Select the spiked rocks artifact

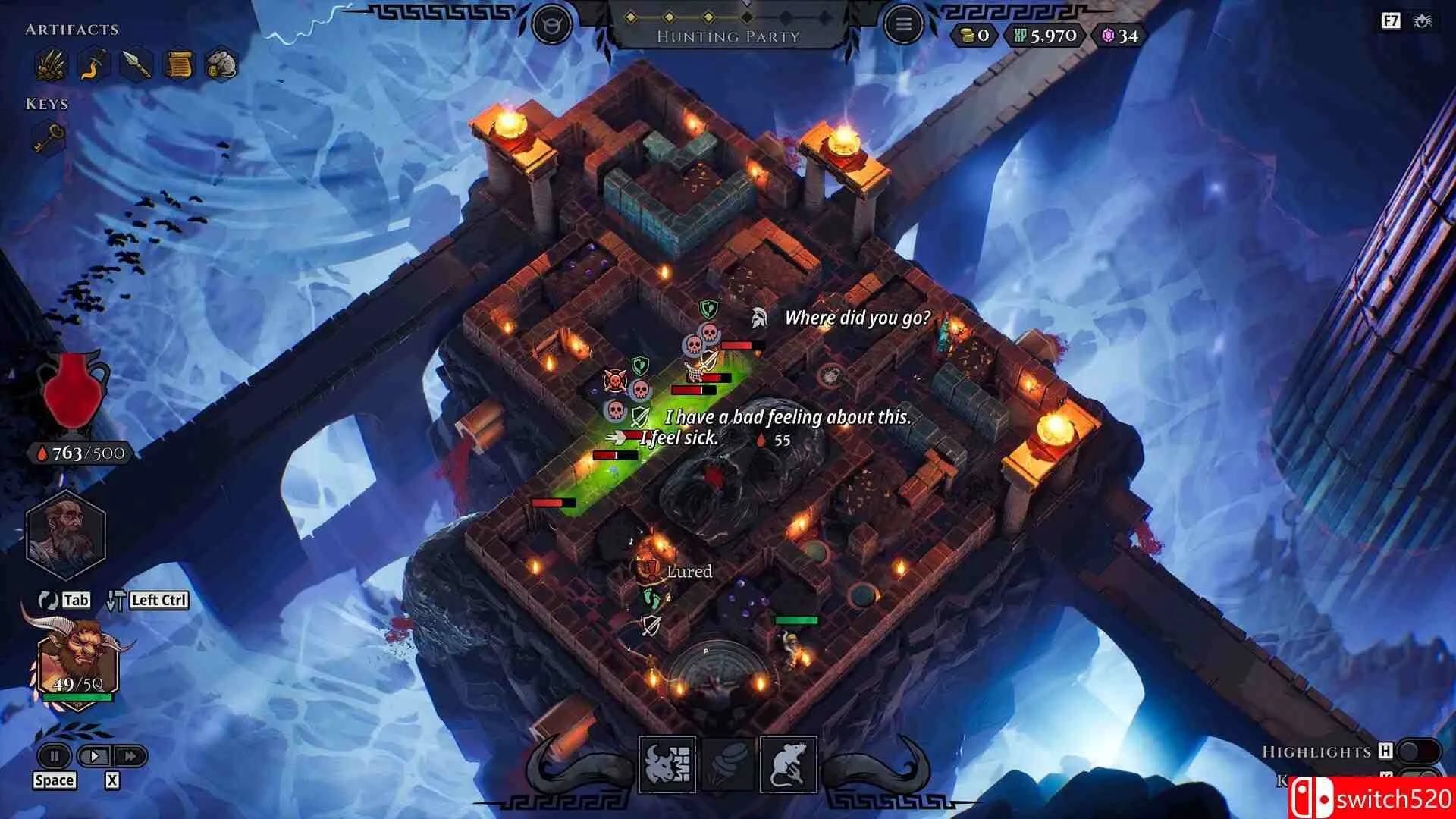[52, 65]
